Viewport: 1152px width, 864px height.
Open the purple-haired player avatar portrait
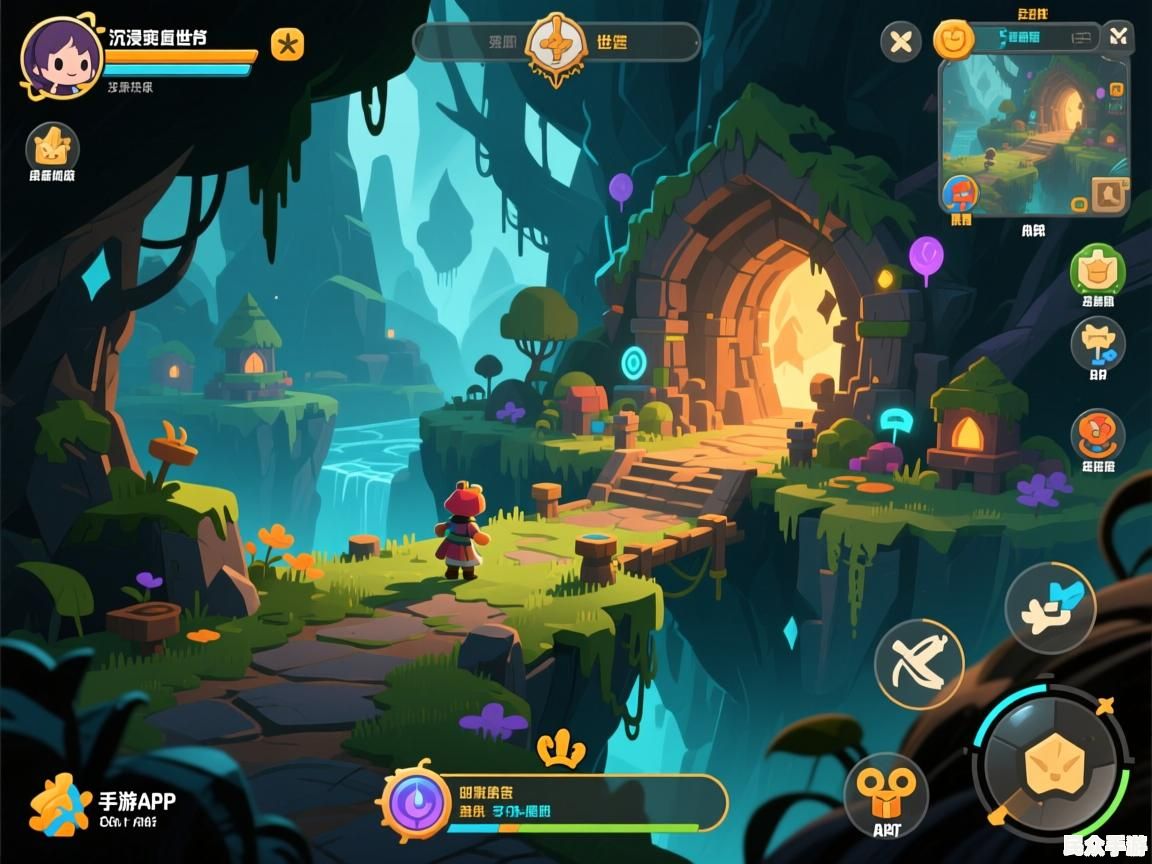click(x=60, y=56)
